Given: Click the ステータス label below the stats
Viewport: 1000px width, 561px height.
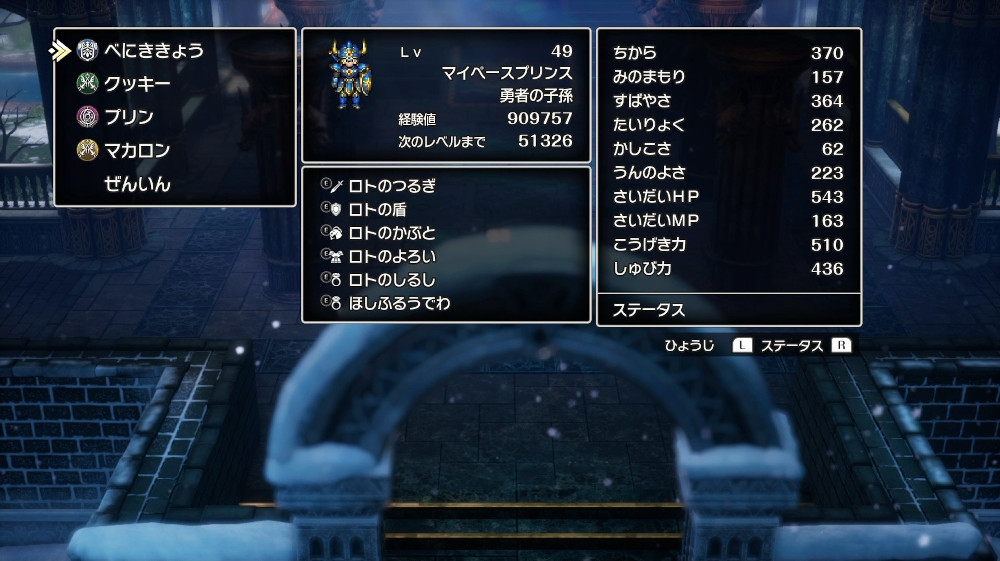Looking at the screenshot, I should coord(649,310).
